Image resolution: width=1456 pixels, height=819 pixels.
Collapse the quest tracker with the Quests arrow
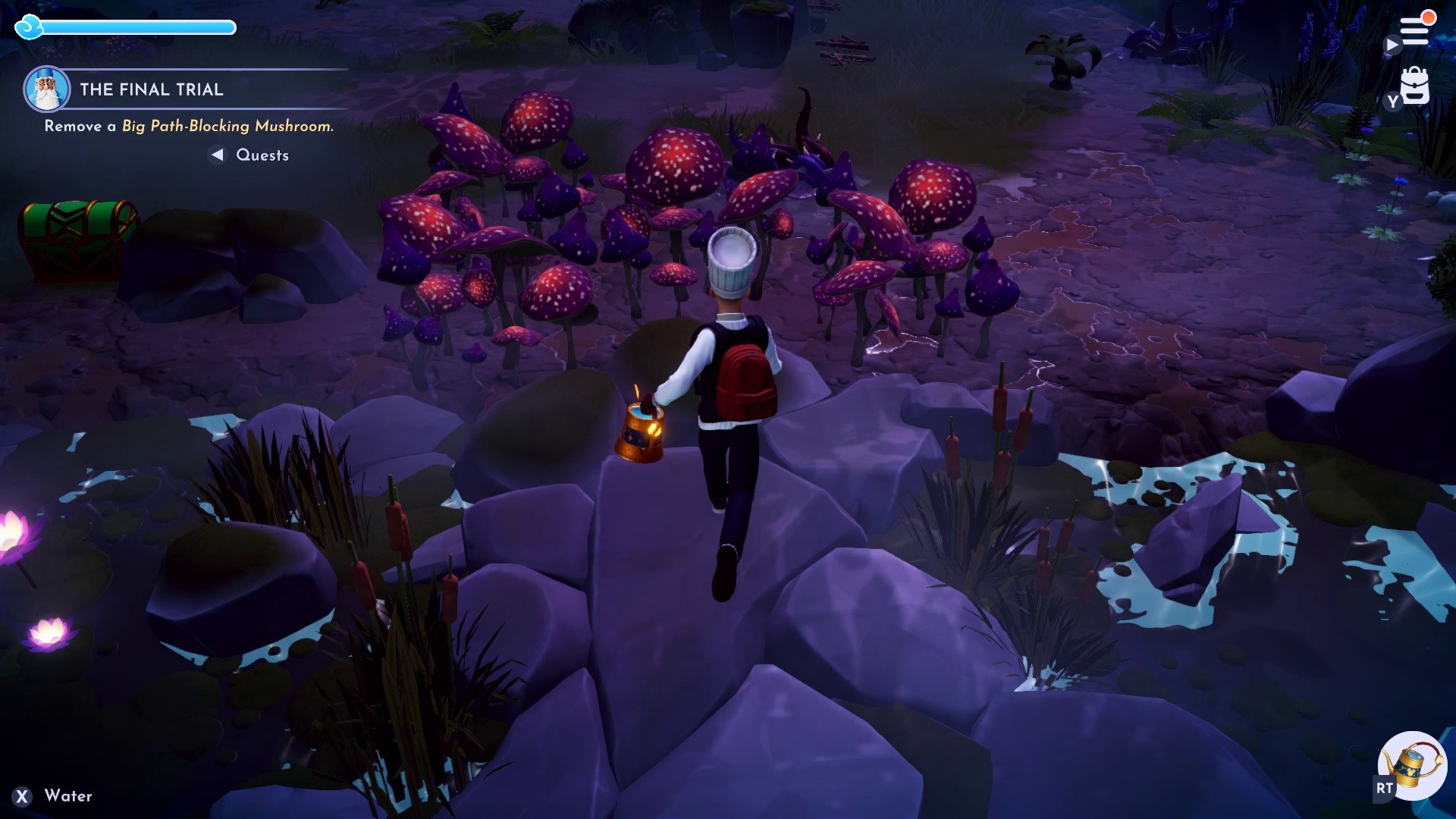216,155
